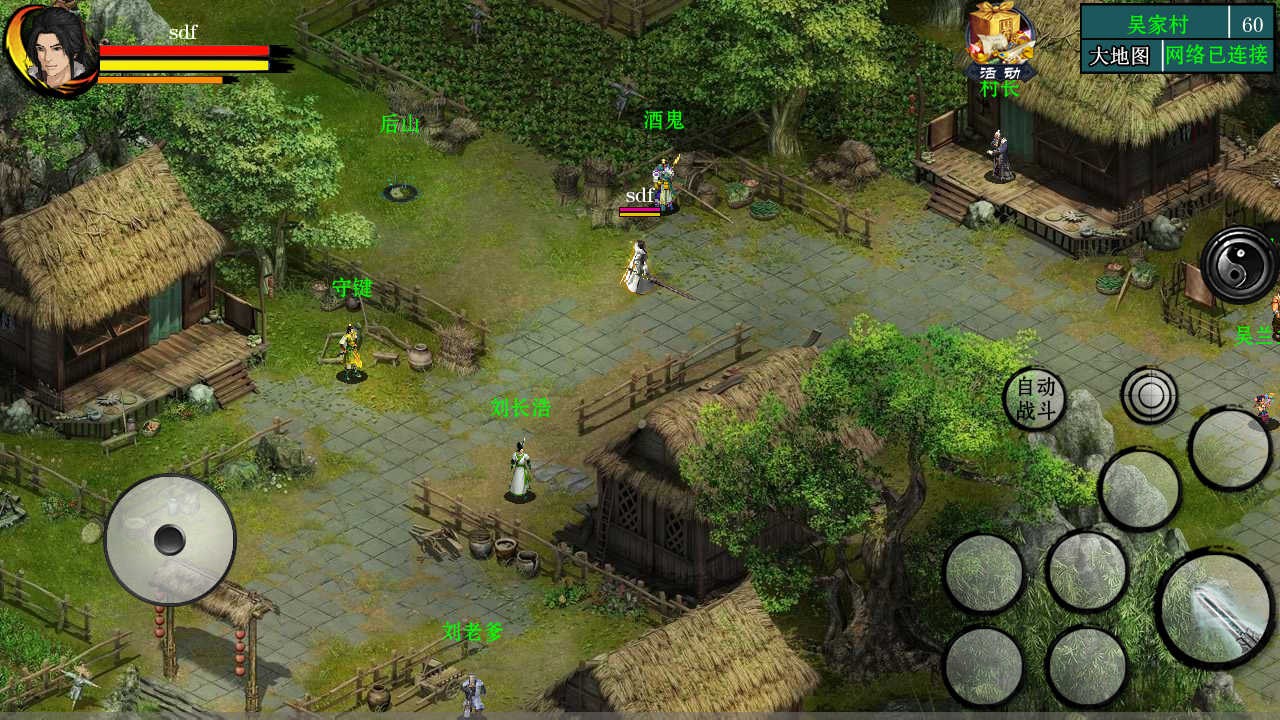Image resolution: width=1280 pixels, height=720 pixels.
Task: Open the 大地图 world map
Action: click(x=1118, y=54)
